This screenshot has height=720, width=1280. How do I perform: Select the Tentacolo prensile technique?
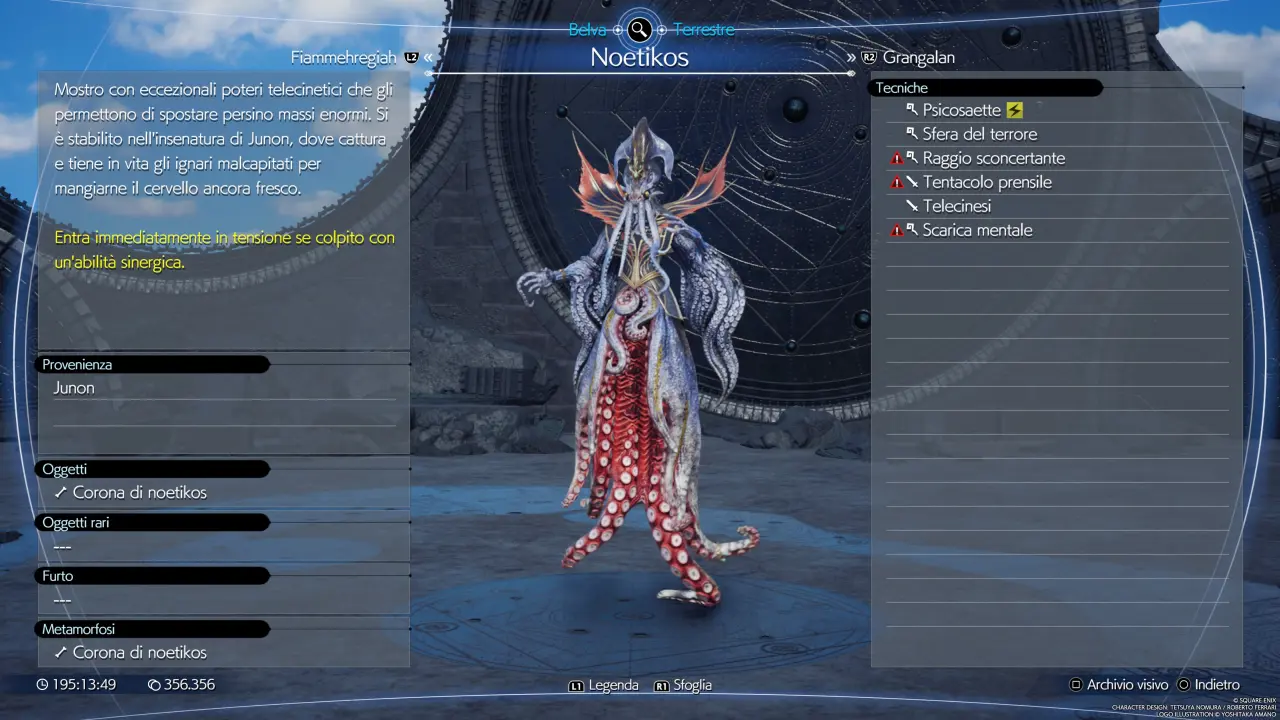[x=986, y=182]
